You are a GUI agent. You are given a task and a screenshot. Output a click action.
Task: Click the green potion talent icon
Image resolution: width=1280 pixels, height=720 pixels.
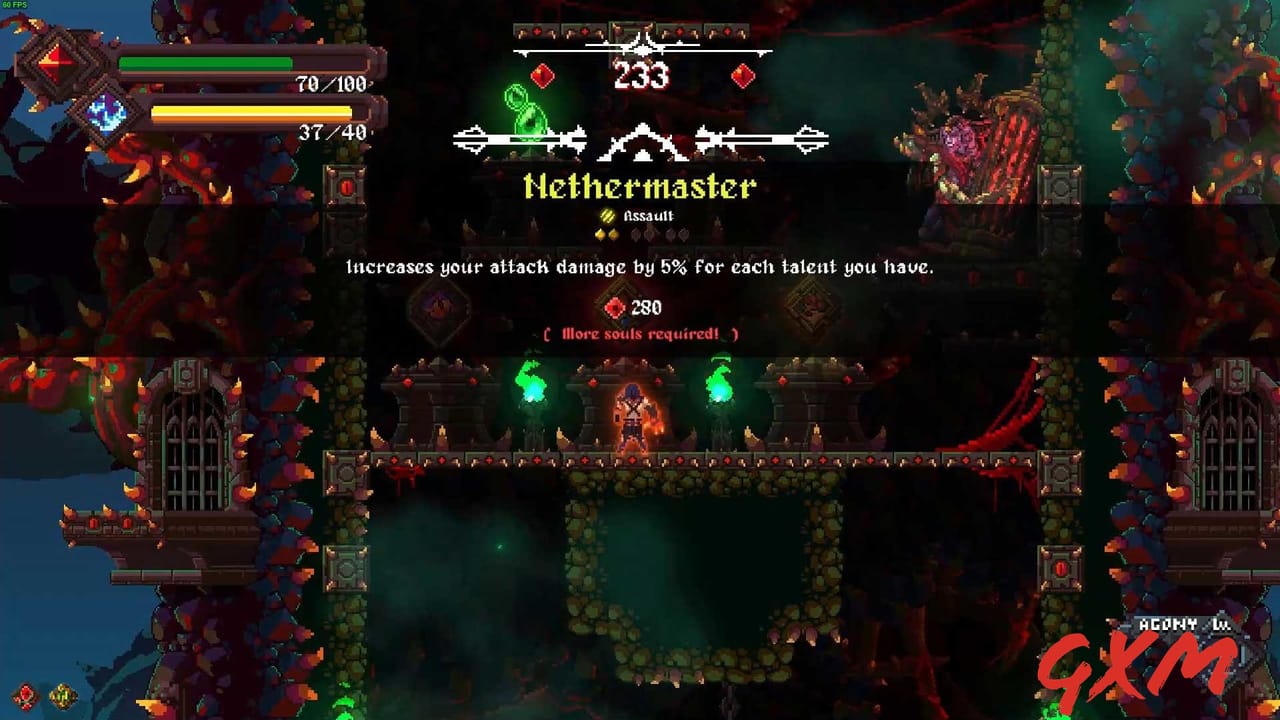527,110
